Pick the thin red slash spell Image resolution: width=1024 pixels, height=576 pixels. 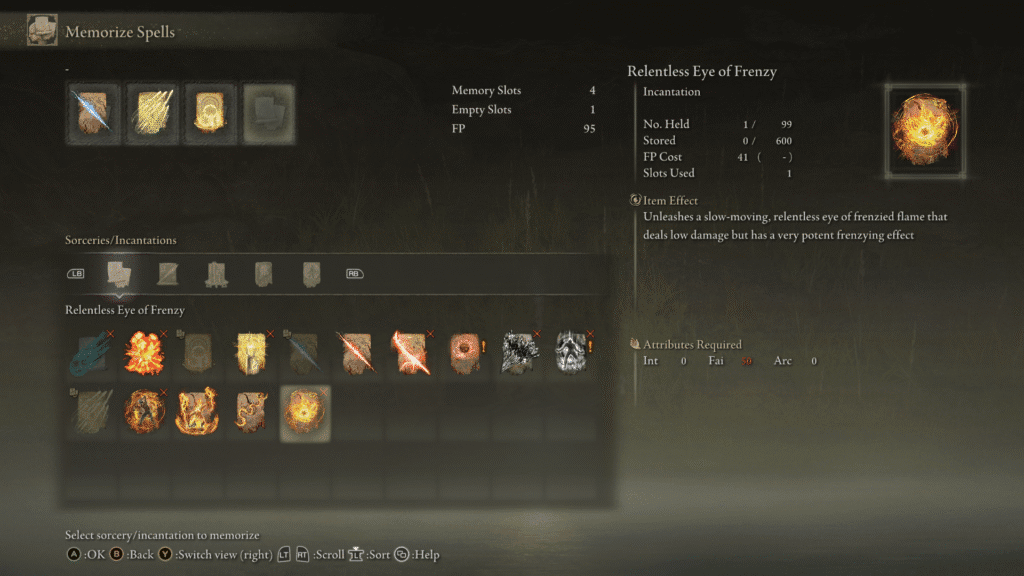pyautogui.click(x=358, y=353)
